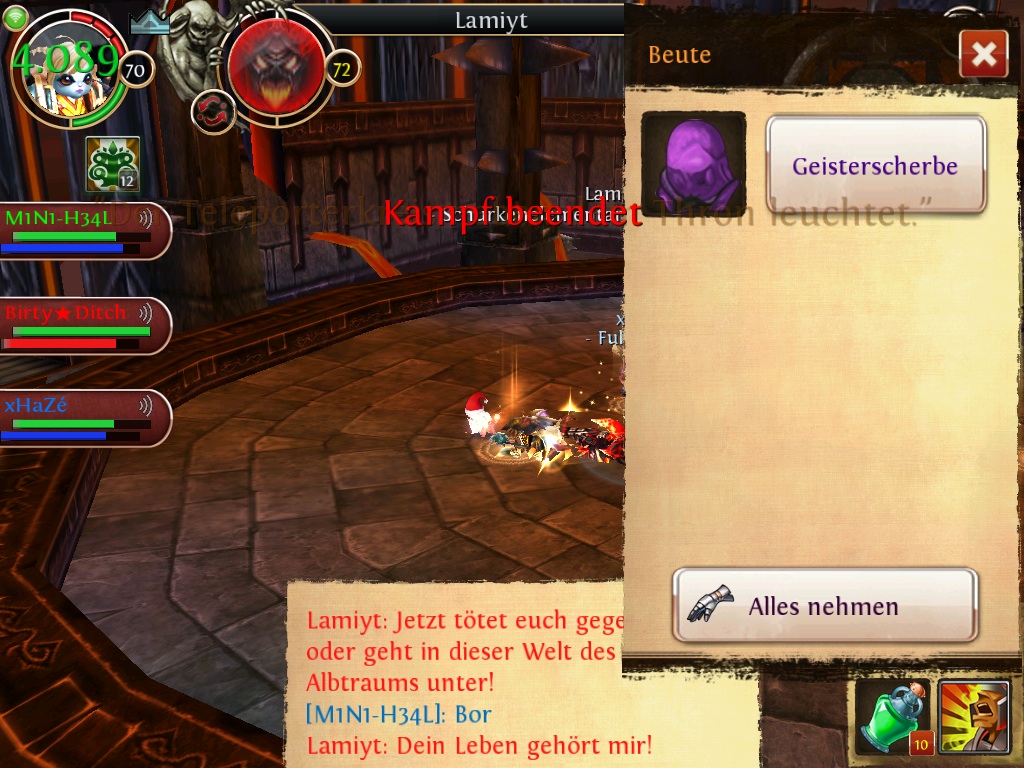
Task: Select the purple Geisterscherbe loot icon
Action: [x=693, y=164]
